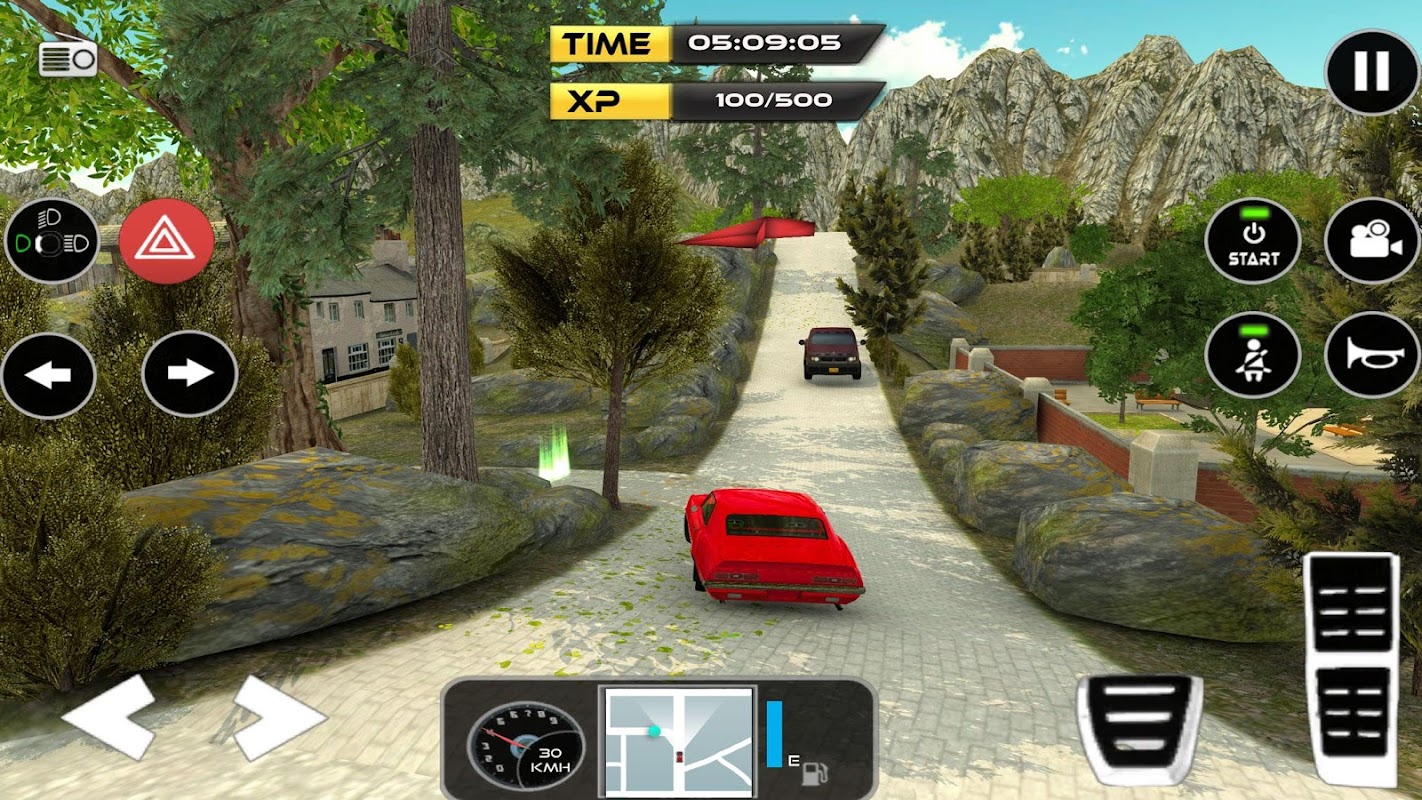Open the minimap

click(x=679, y=742)
